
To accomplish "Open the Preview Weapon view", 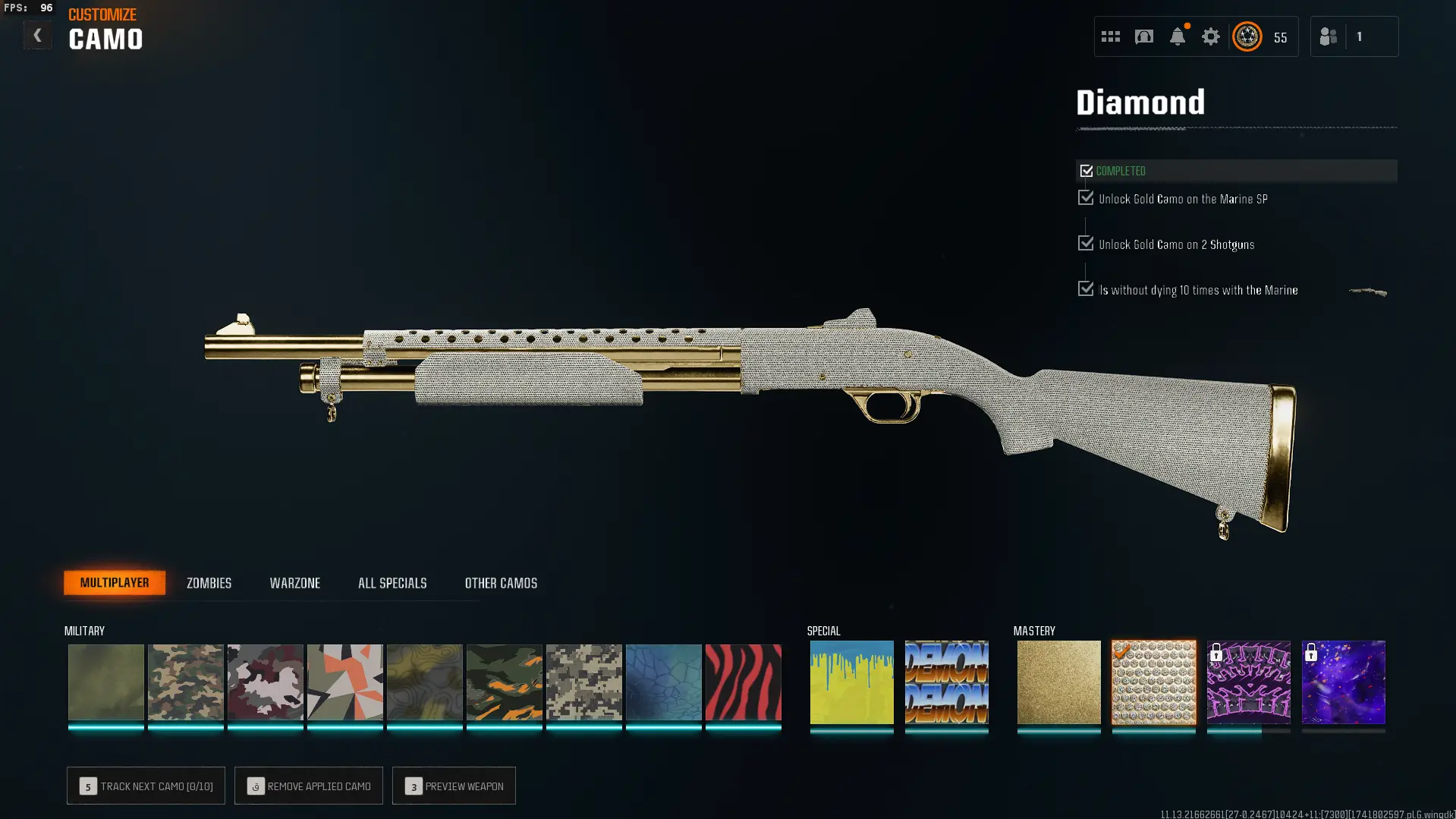I will click(x=454, y=786).
